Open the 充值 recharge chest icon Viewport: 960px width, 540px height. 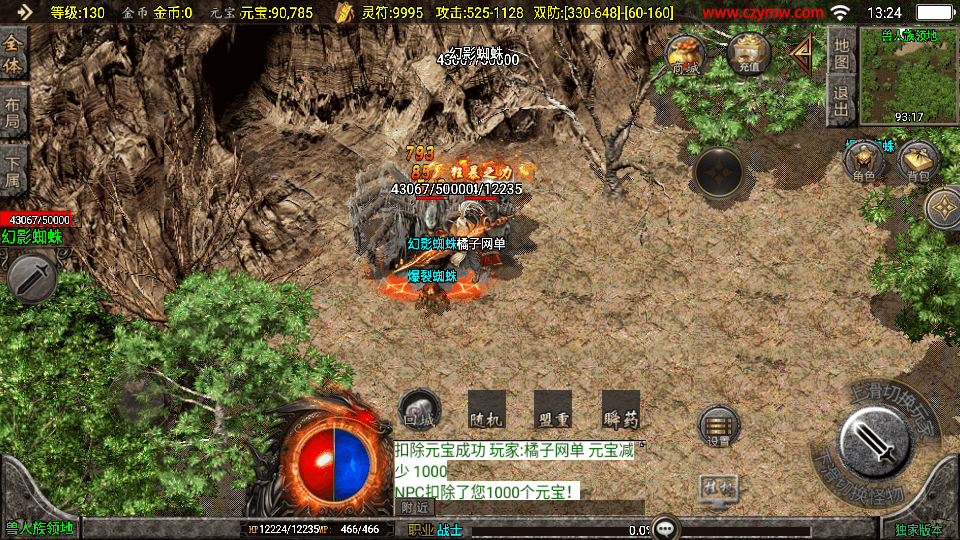(748, 54)
